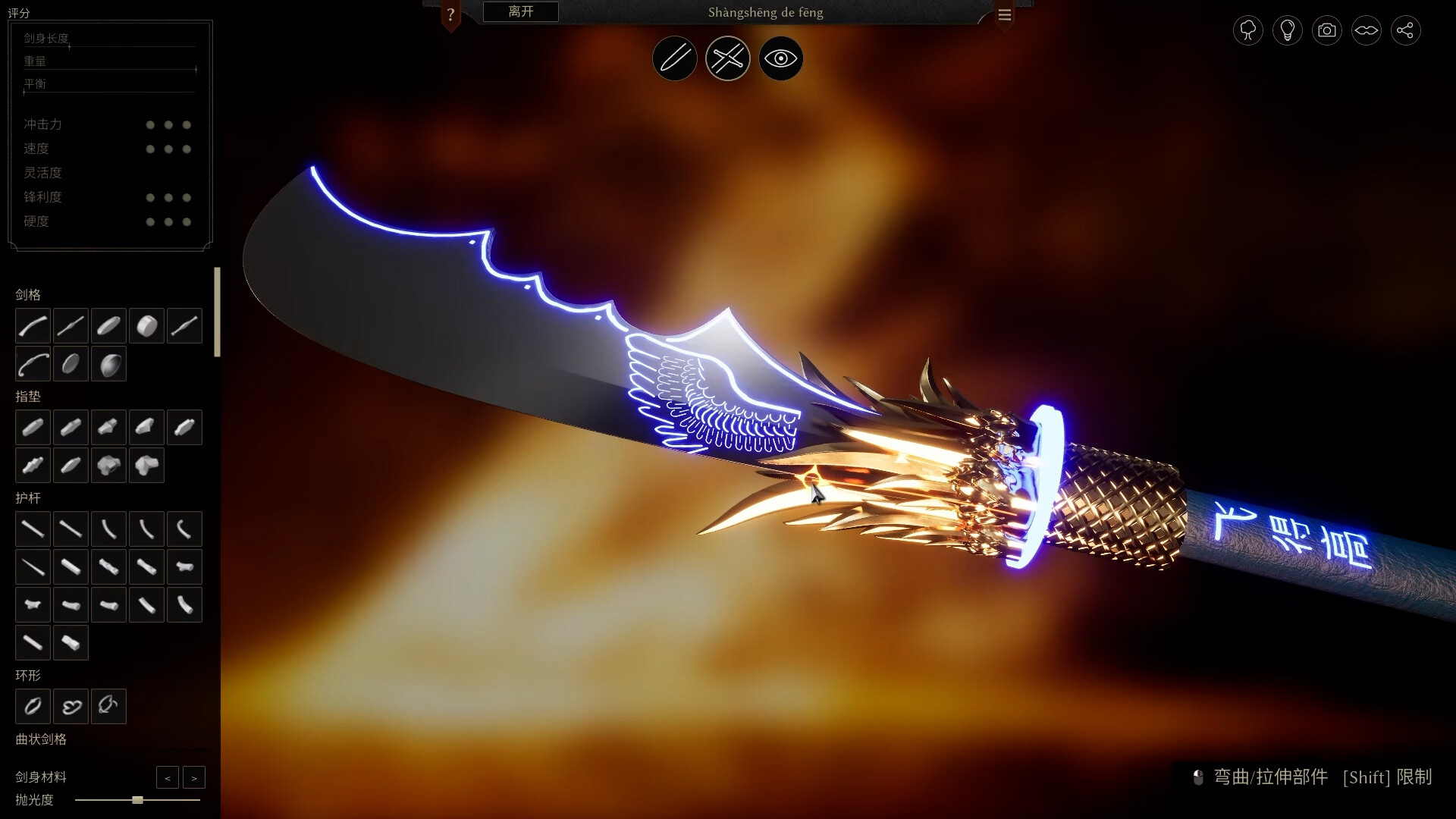
Task: Open the lighting bulb settings icon
Action: point(1287,30)
